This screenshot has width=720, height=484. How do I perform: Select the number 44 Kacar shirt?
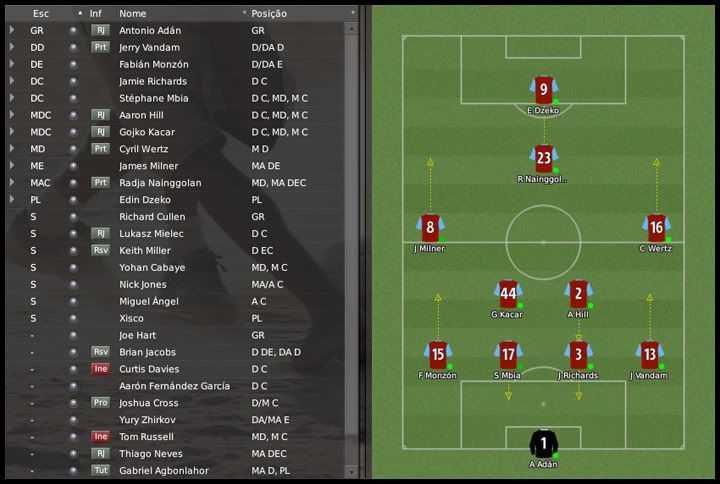pyautogui.click(x=508, y=294)
